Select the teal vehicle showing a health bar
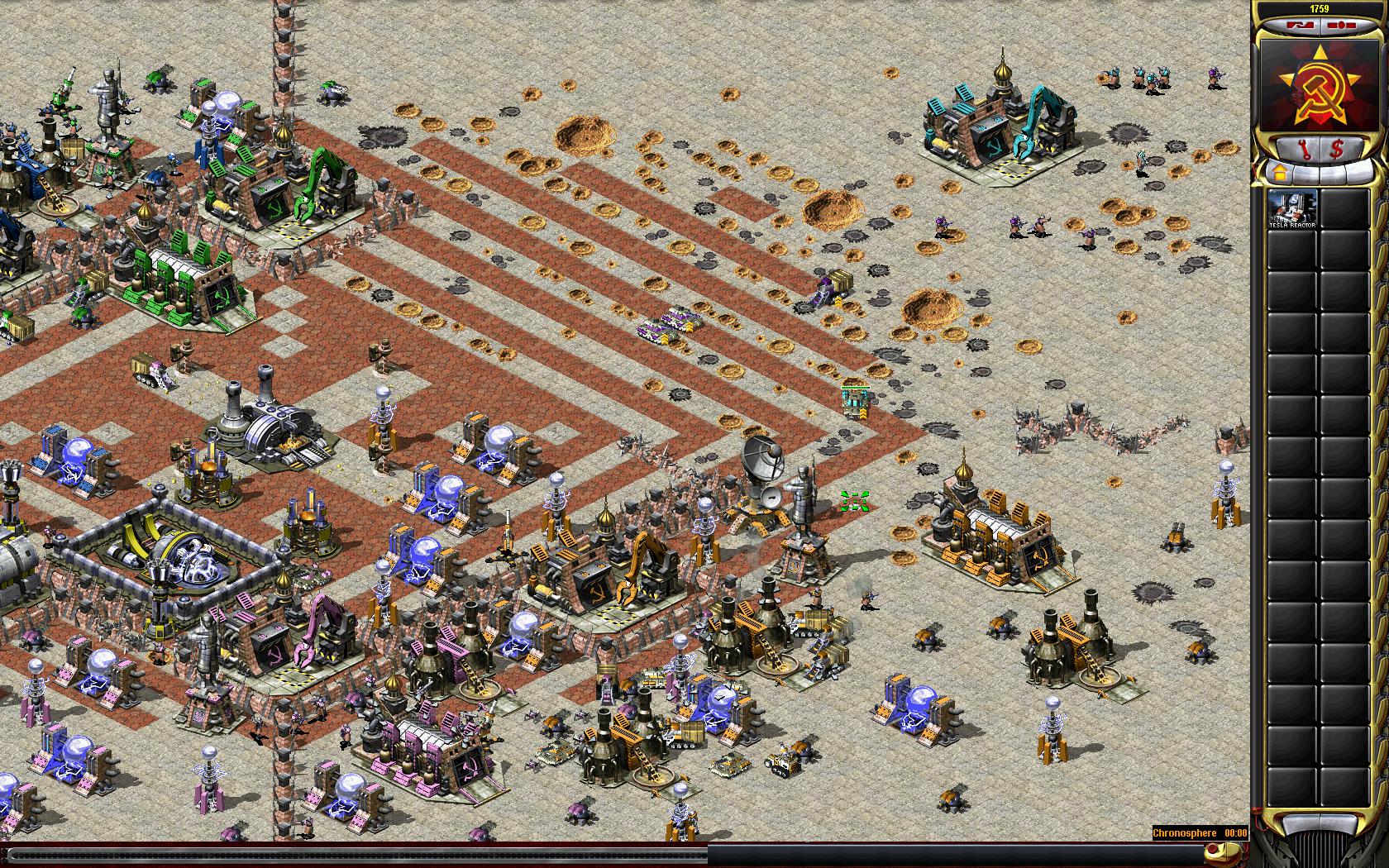Image resolution: width=1389 pixels, height=868 pixels. pyautogui.click(x=857, y=402)
